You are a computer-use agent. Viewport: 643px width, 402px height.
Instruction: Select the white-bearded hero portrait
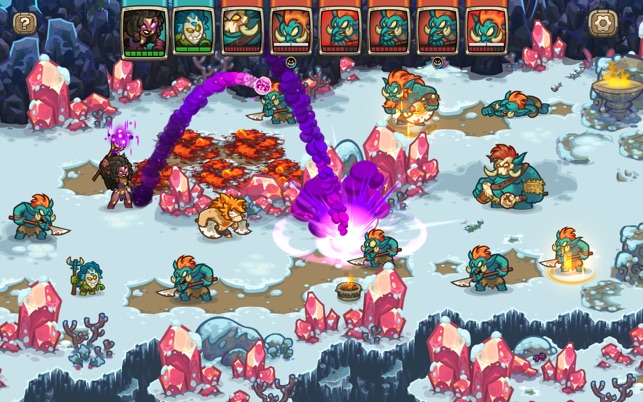click(193, 29)
